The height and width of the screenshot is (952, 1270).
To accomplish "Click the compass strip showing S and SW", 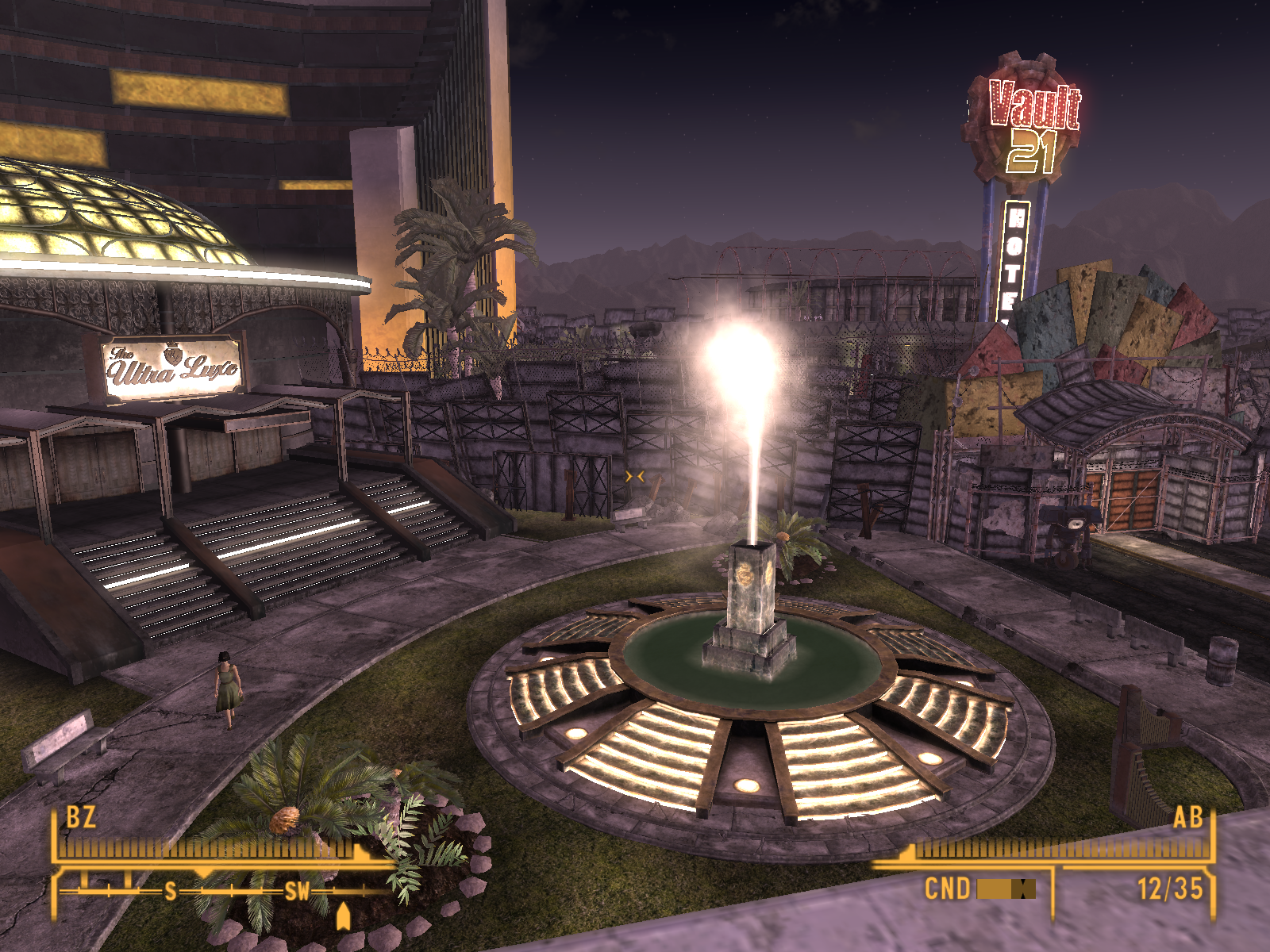I will pyautogui.click(x=226, y=891).
